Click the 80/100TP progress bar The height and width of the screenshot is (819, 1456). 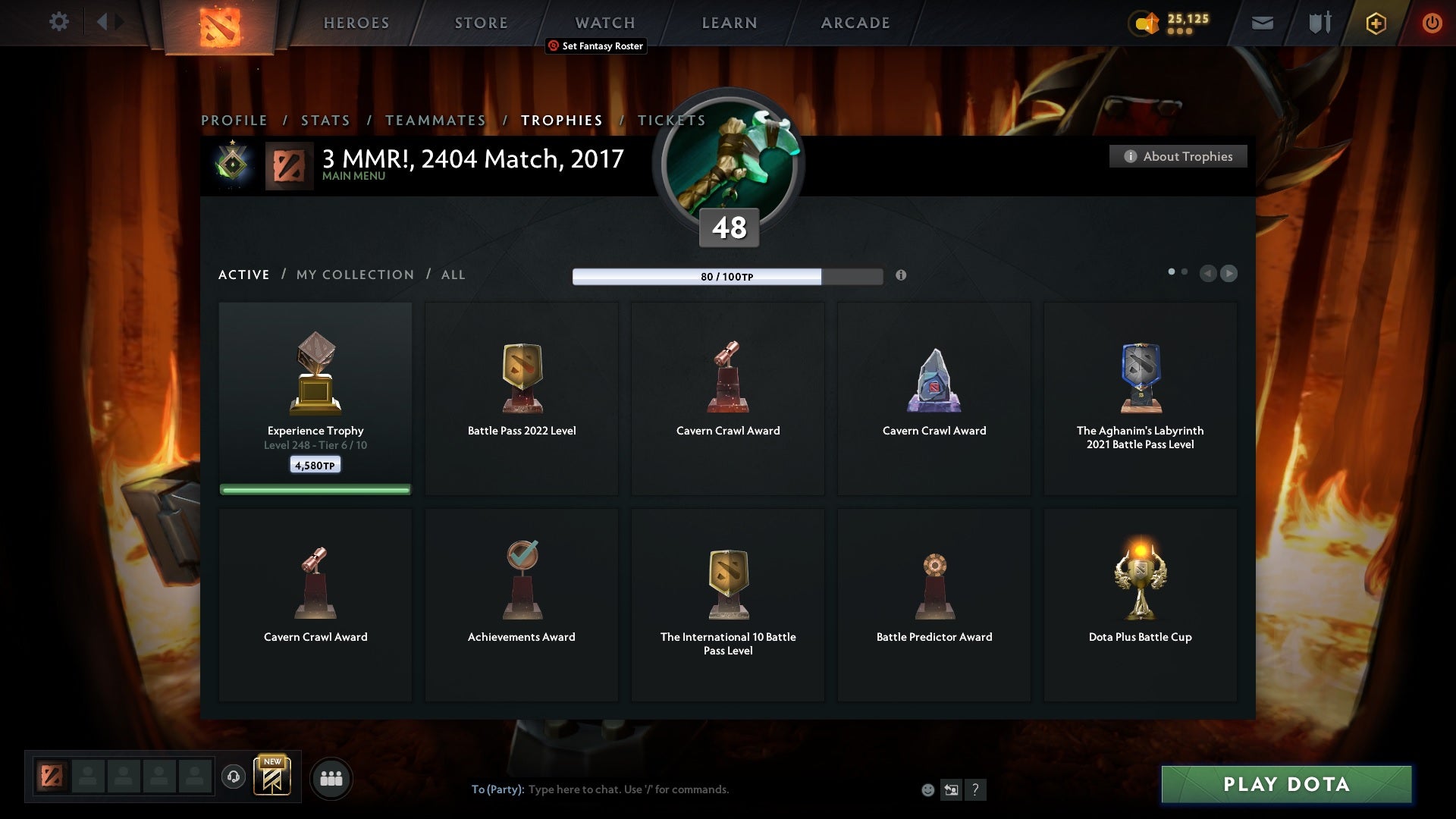pyautogui.click(x=726, y=277)
